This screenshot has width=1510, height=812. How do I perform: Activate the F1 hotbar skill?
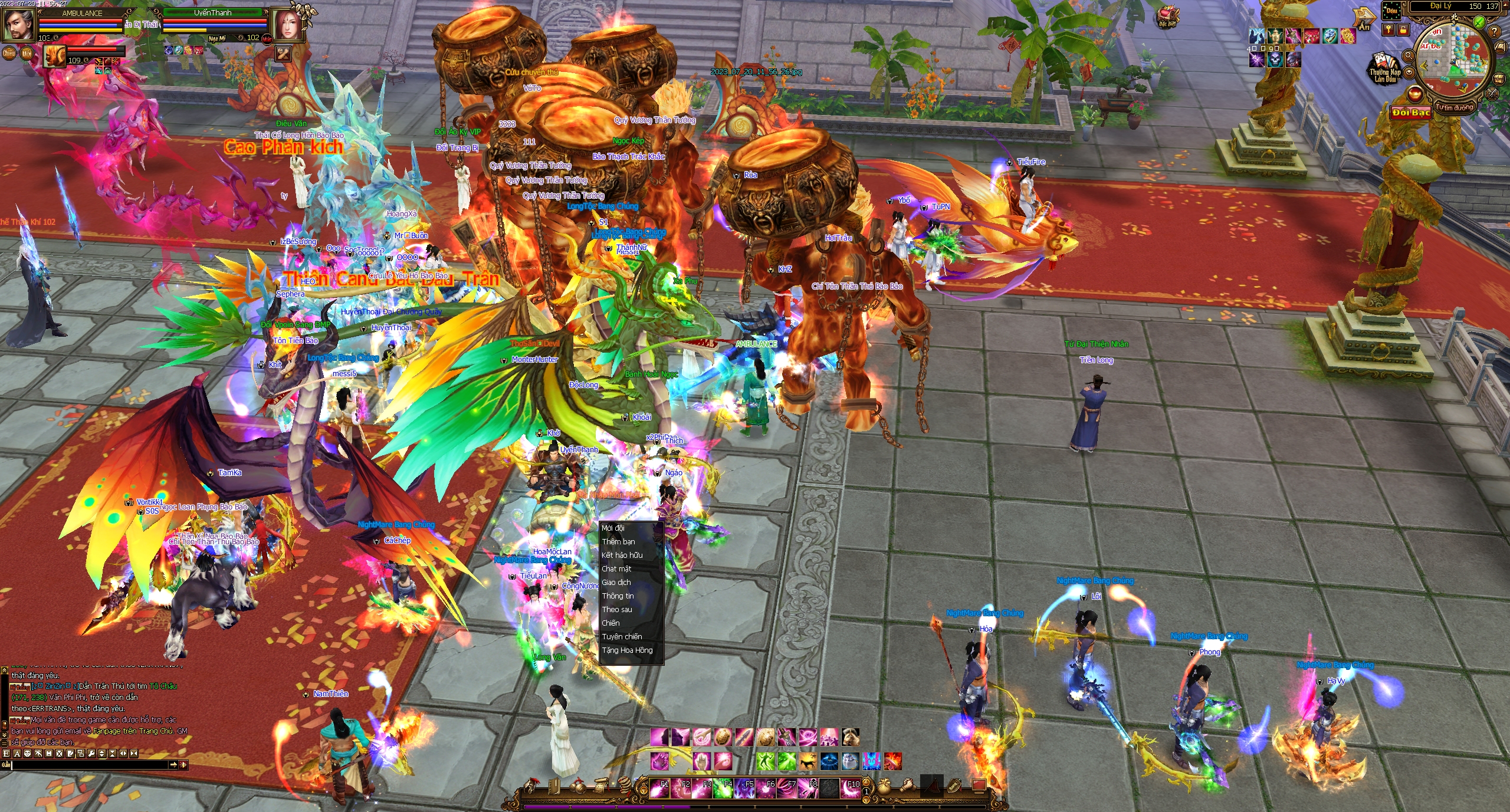659,788
